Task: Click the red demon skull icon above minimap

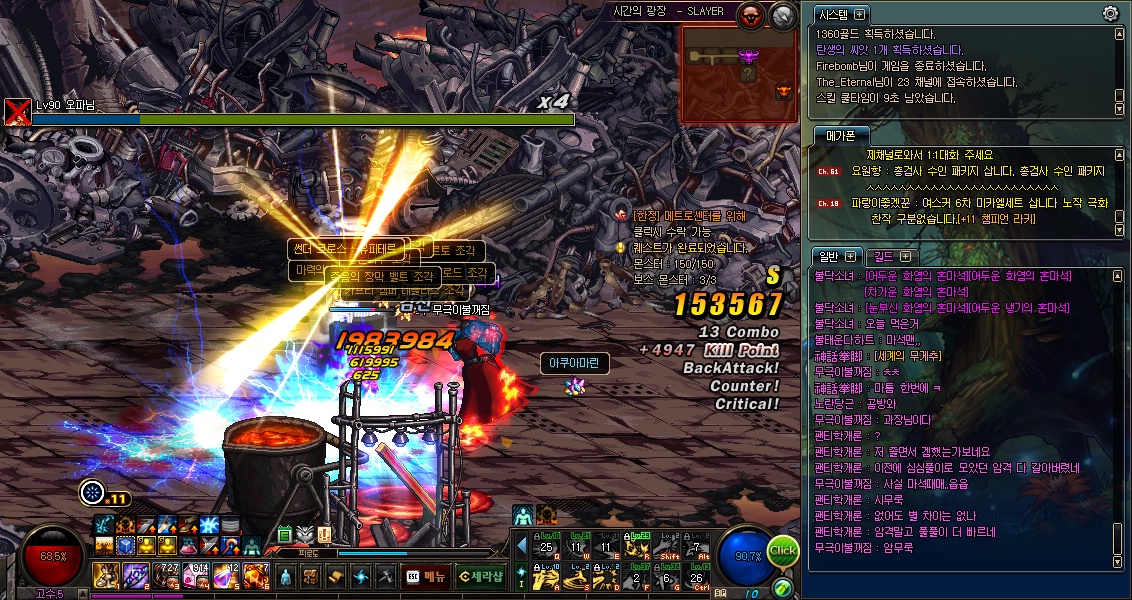Action: coord(750,14)
